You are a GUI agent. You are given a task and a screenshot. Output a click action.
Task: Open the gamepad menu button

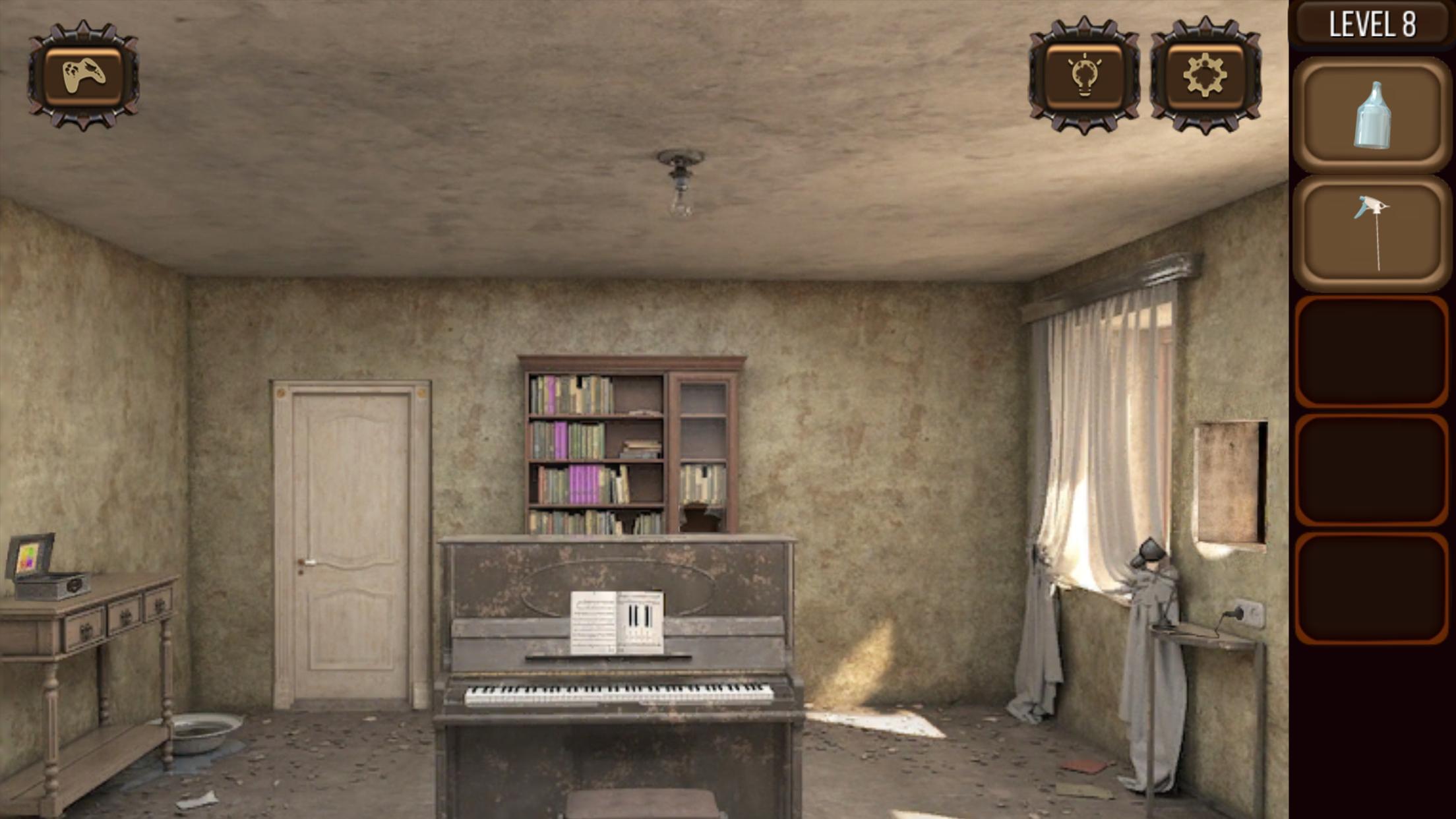click(x=83, y=75)
